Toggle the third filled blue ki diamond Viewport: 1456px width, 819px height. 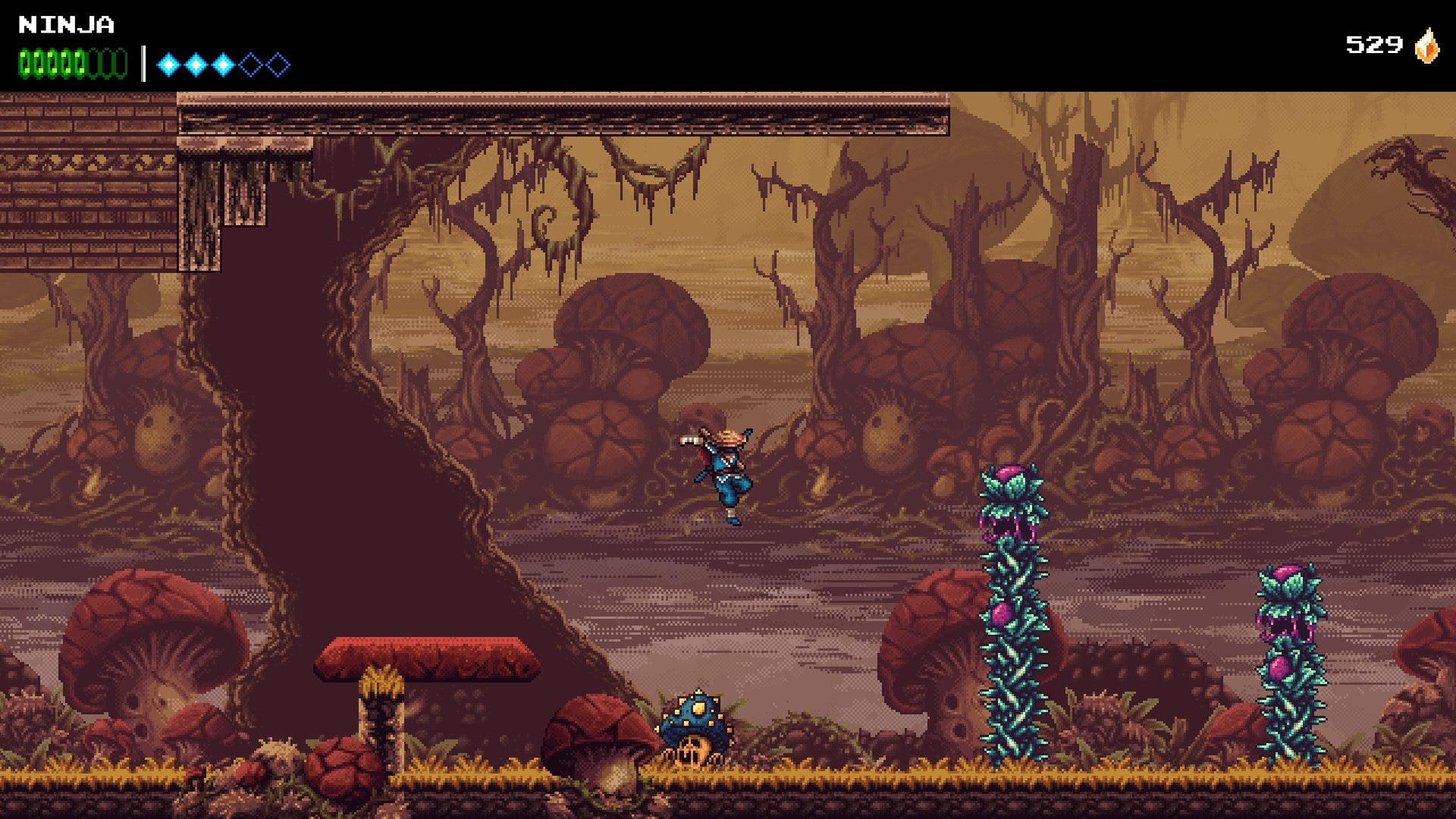(x=224, y=64)
